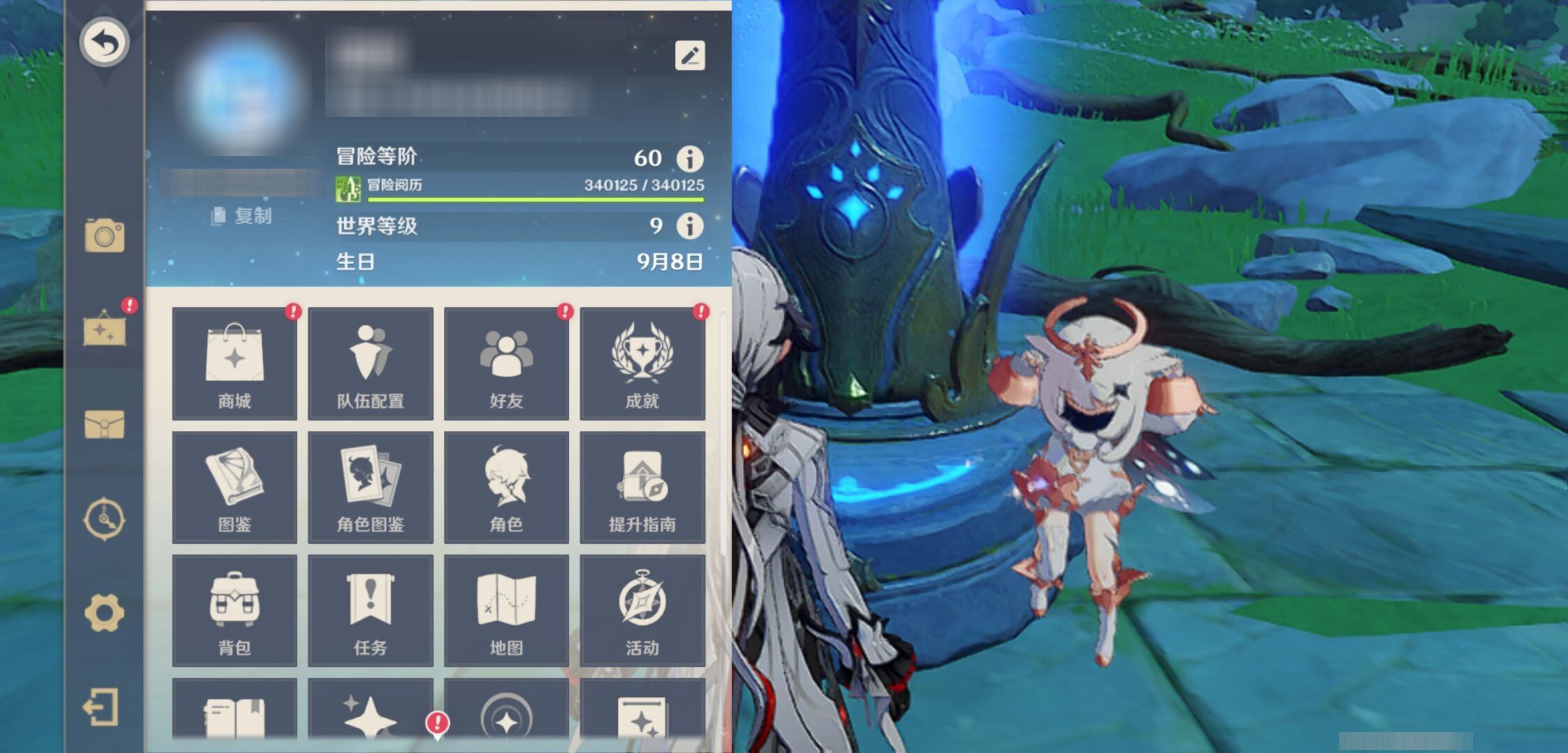This screenshot has width=1568, height=753.
Task: Open 队伍配置 party setup
Action: [370, 363]
